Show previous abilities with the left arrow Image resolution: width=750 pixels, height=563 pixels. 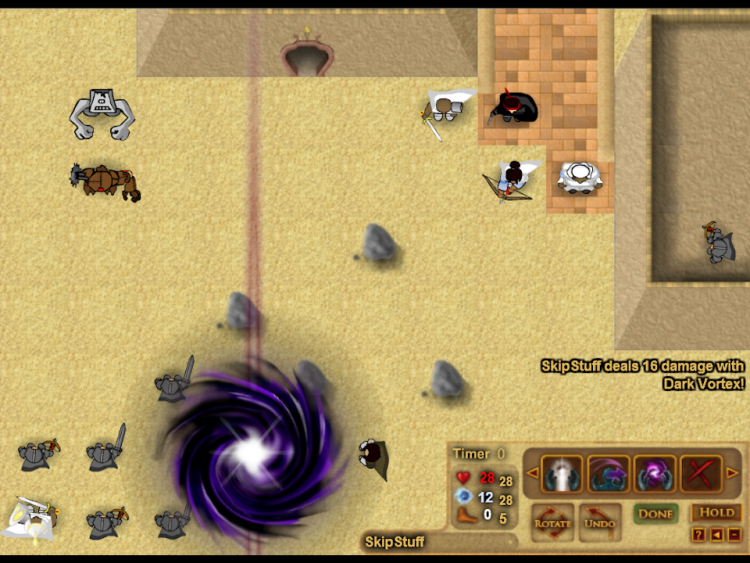[531, 473]
